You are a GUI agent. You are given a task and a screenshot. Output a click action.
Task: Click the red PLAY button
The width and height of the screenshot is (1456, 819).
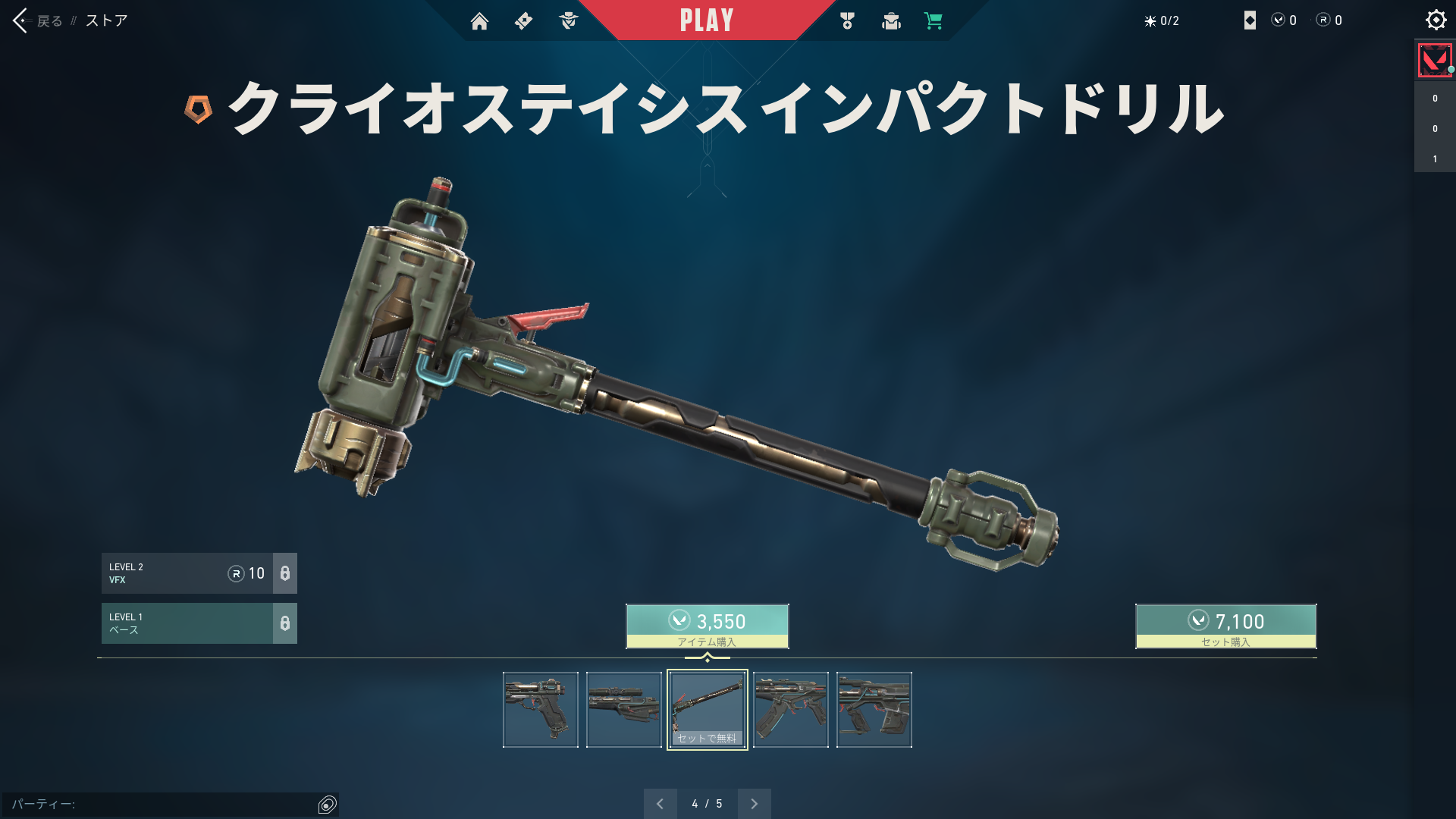point(707,20)
